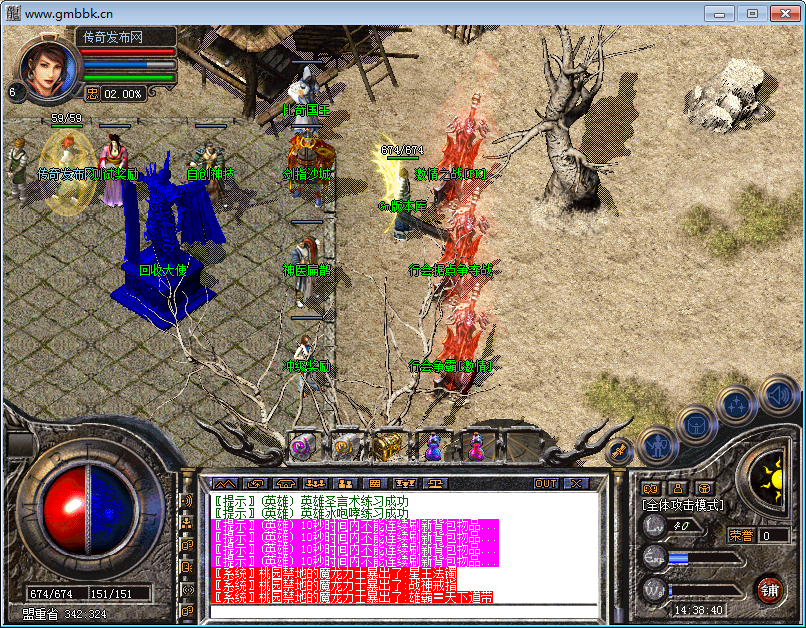Click the 全体攻击模式 attack mode label
The width and height of the screenshot is (806, 628).
pos(684,505)
